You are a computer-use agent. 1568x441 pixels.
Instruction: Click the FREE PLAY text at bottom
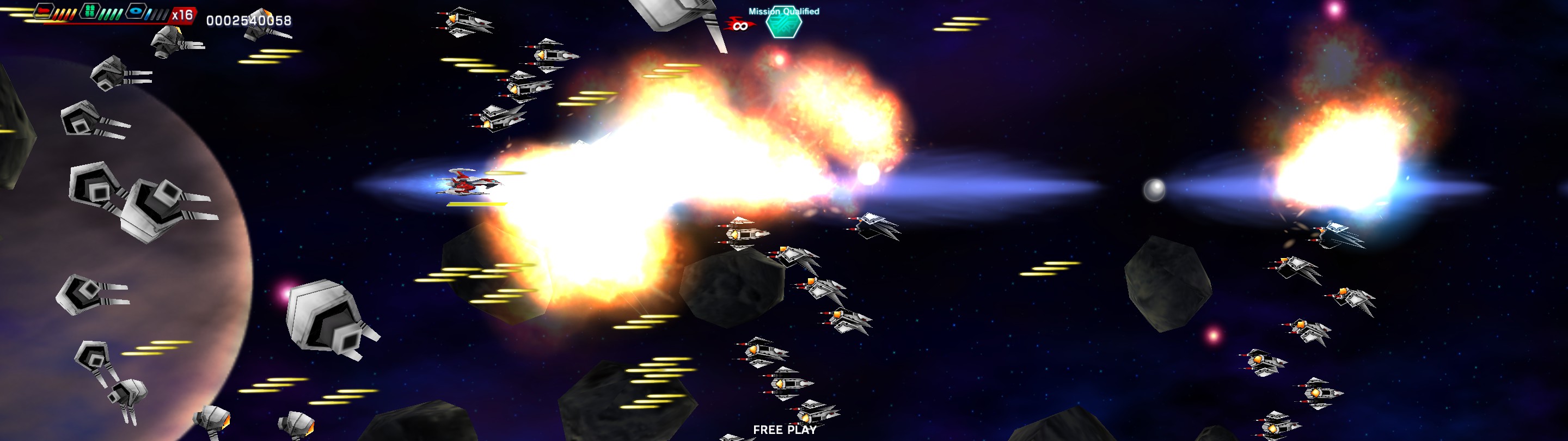pyautogui.click(x=785, y=431)
